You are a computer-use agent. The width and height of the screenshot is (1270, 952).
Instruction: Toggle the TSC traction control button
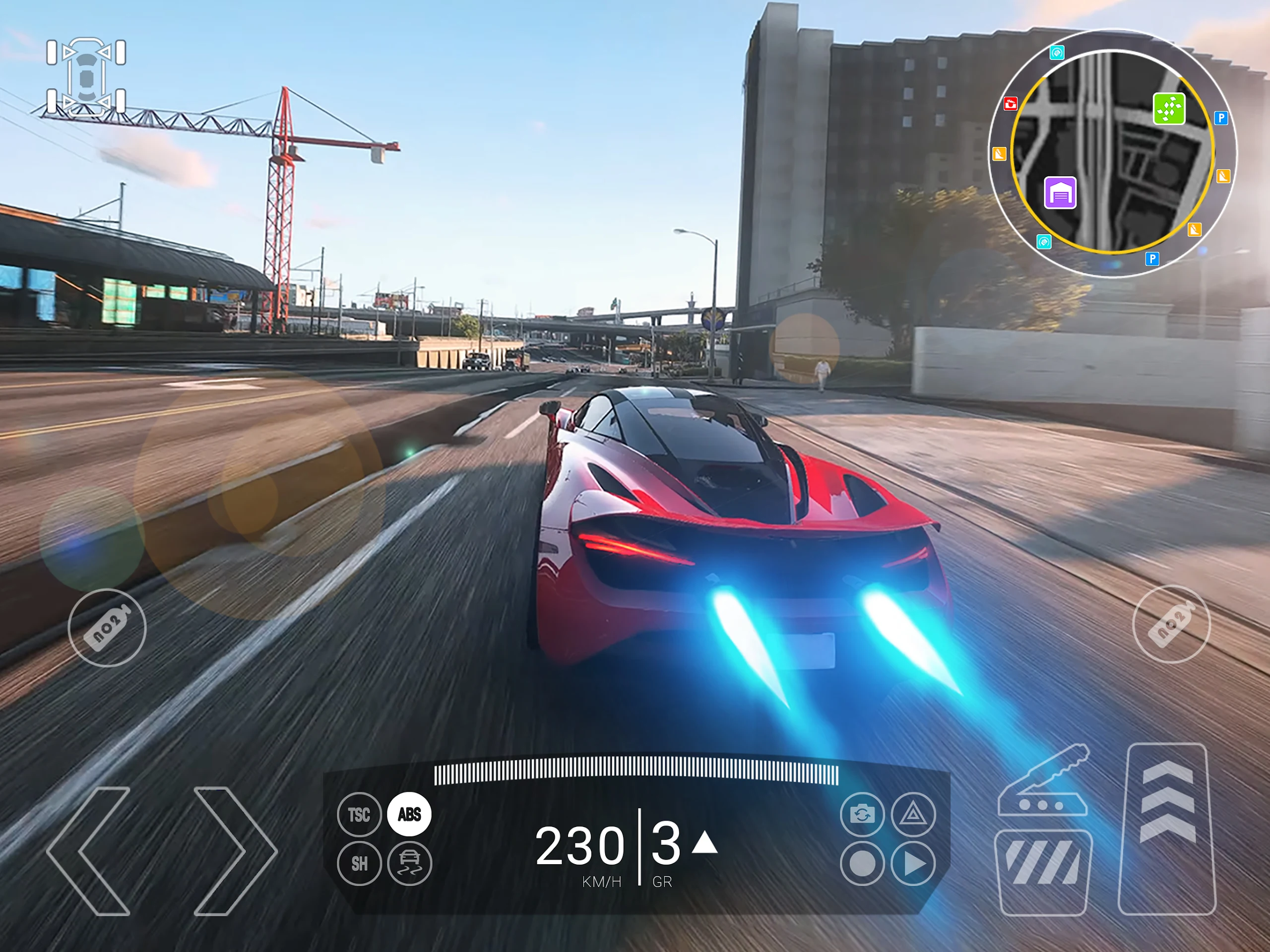click(359, 814)
